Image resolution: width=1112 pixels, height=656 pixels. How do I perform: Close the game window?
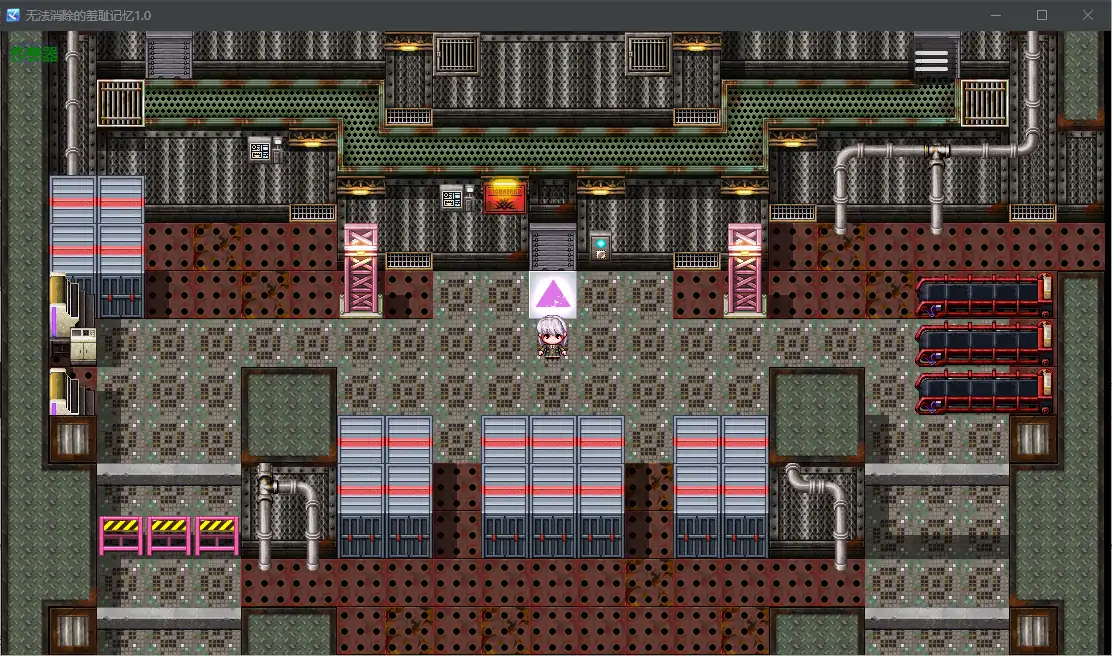(x=1088, y=15)
